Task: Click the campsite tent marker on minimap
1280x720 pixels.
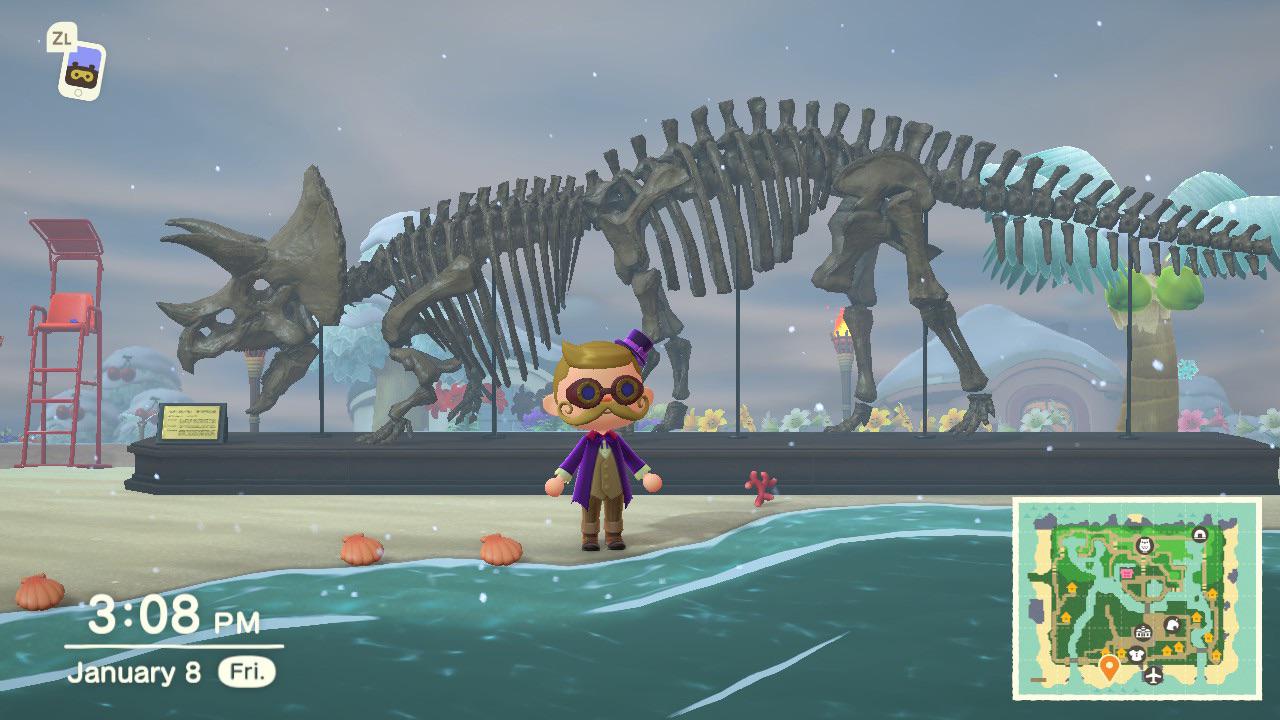Action: 1199,534
